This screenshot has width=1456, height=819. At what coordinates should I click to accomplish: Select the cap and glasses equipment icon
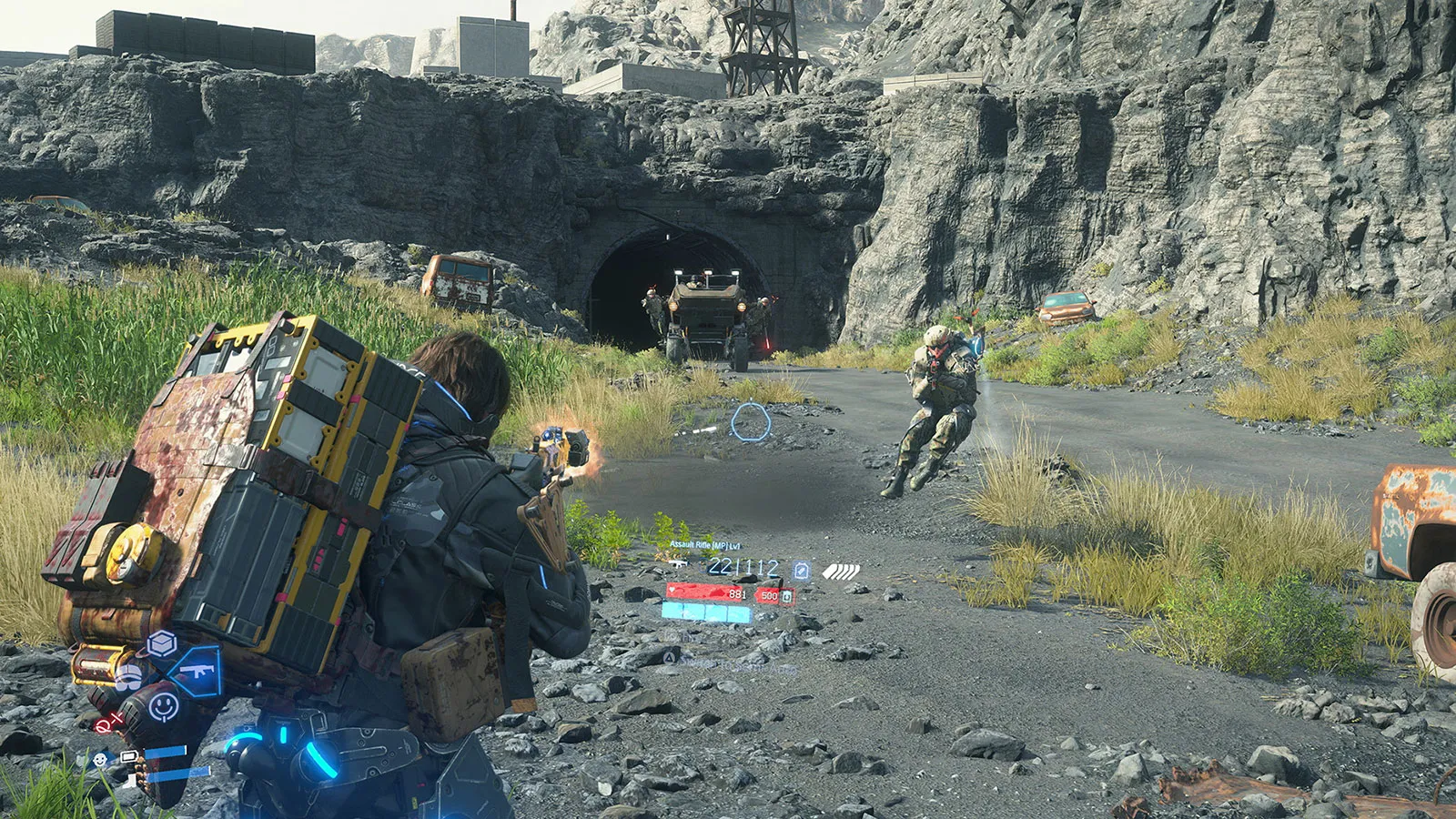[x=129, y=677]
